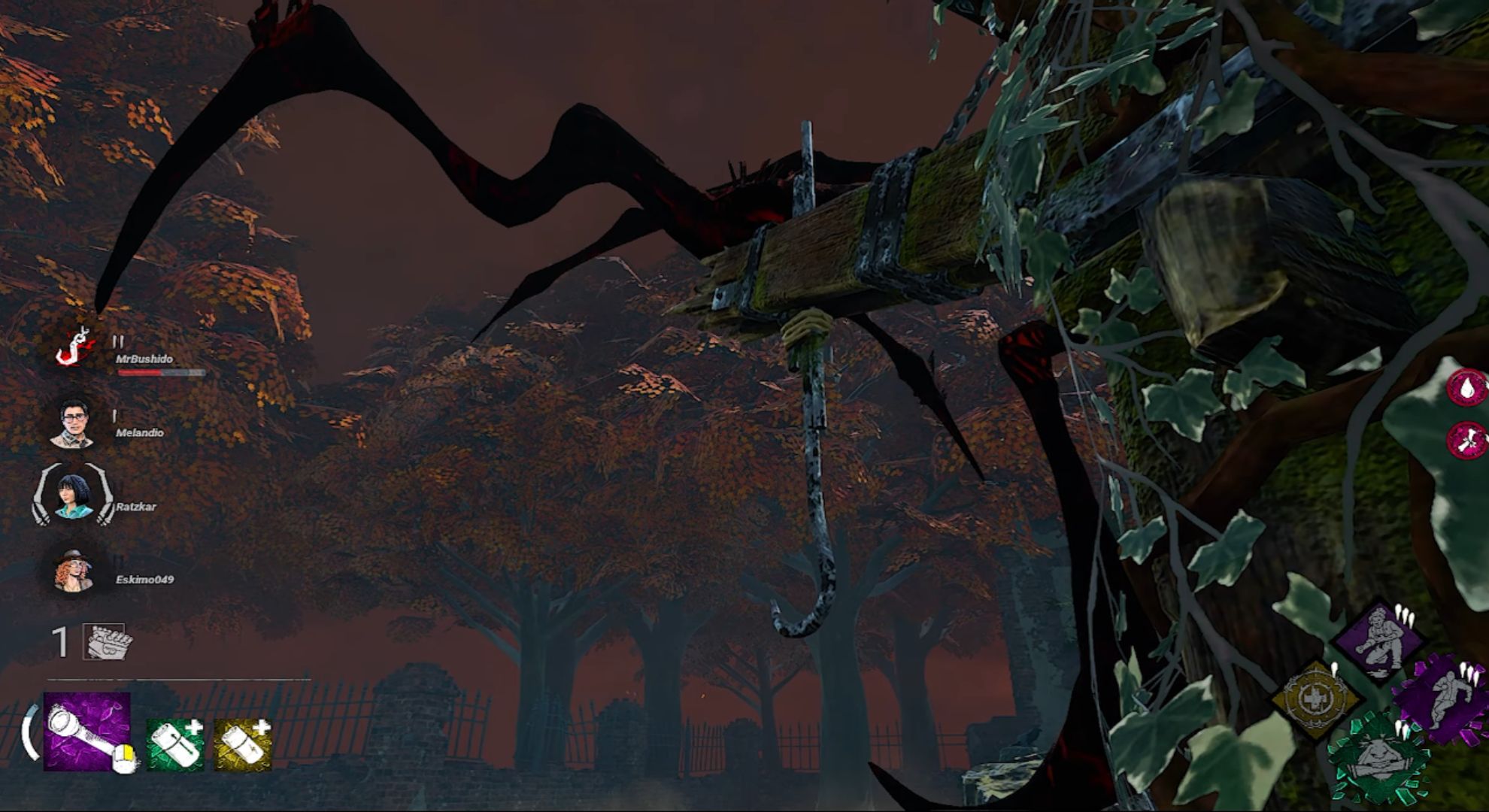
Task: Click the MrBushido player name
Action: pyautogui.click(x=145, y=359)
